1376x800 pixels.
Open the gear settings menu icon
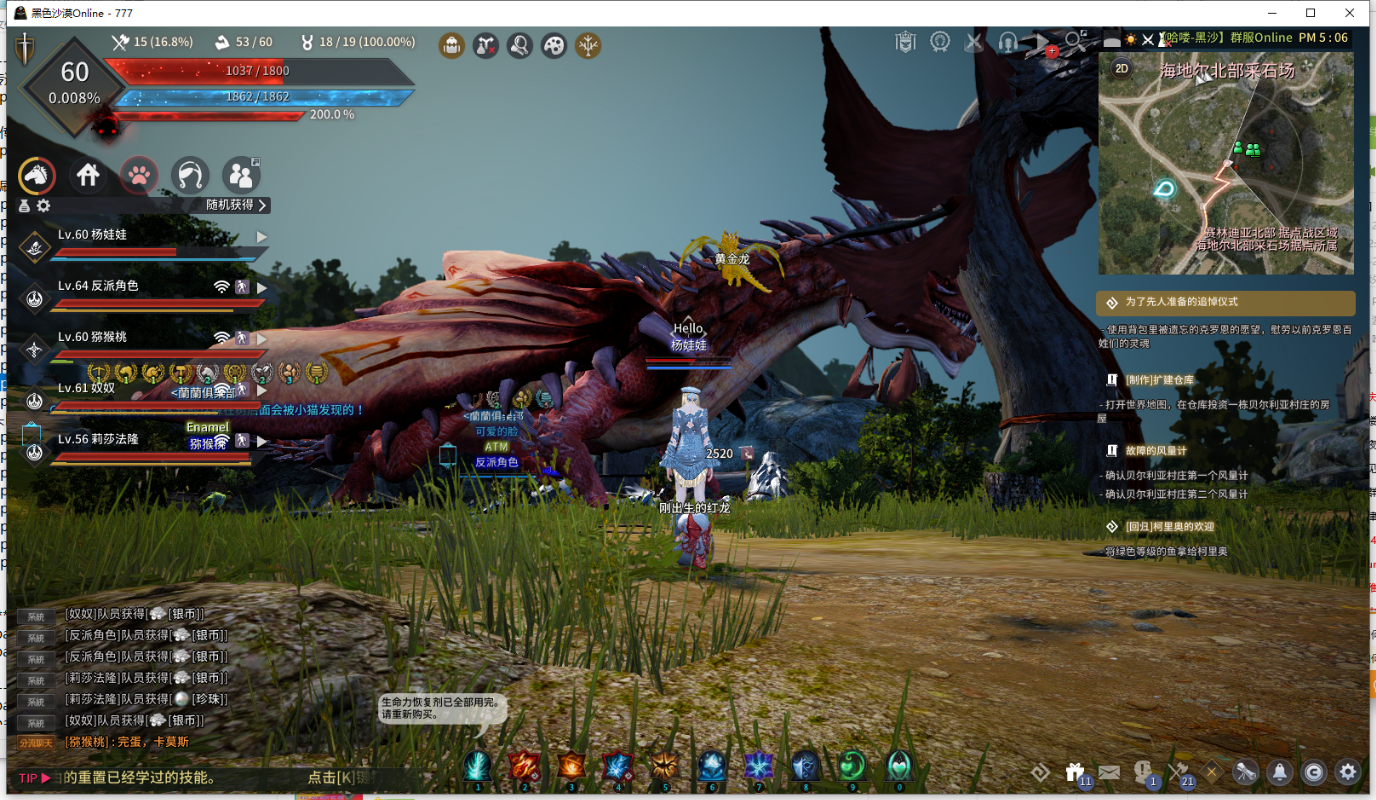1348,772
